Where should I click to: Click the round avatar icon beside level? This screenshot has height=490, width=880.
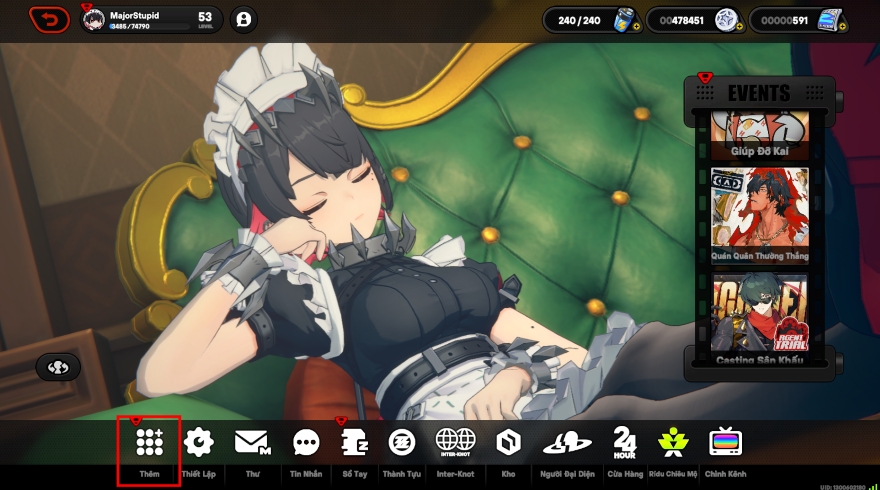click(243, 19)
